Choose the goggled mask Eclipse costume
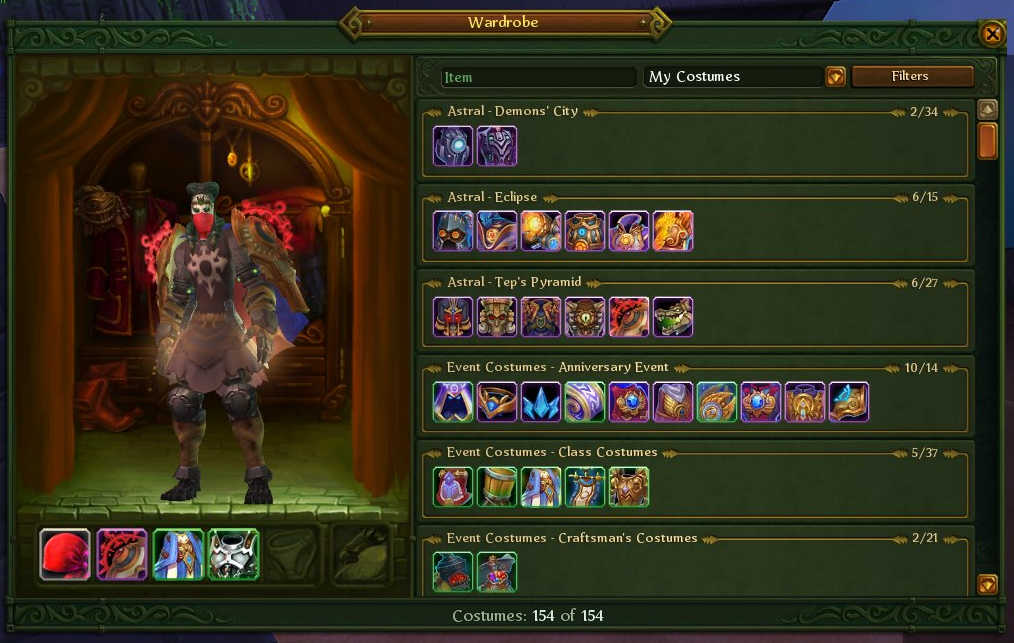Screen dimensions: 1014x643 (x=453, y=231)
